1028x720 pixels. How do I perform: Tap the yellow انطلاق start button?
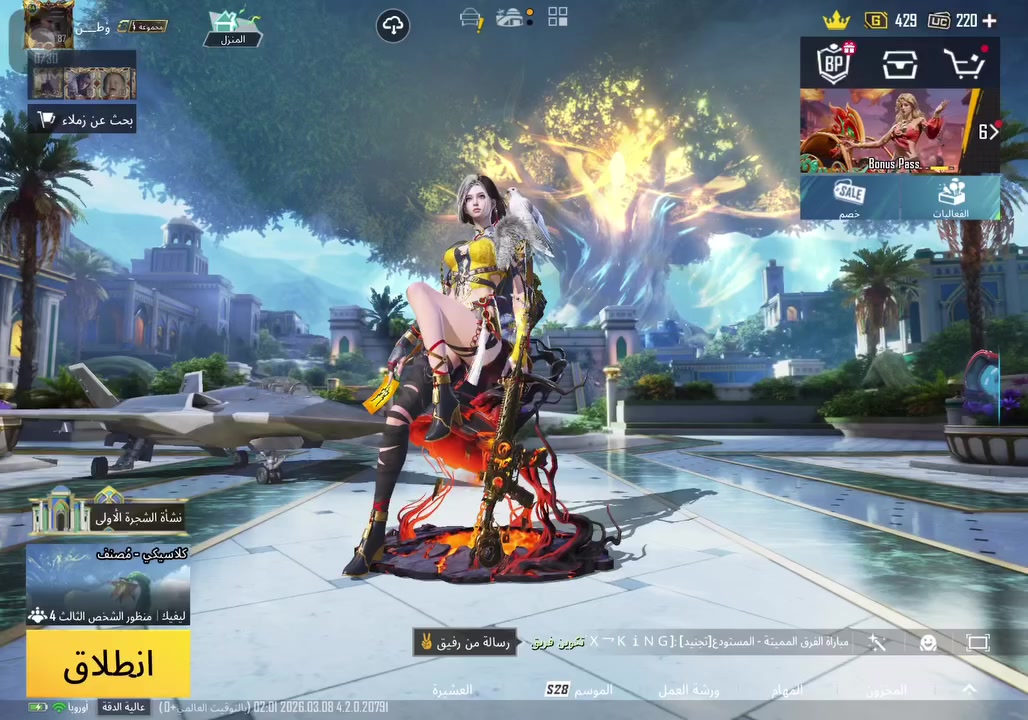pyautogui.click(x=108, y=663)
